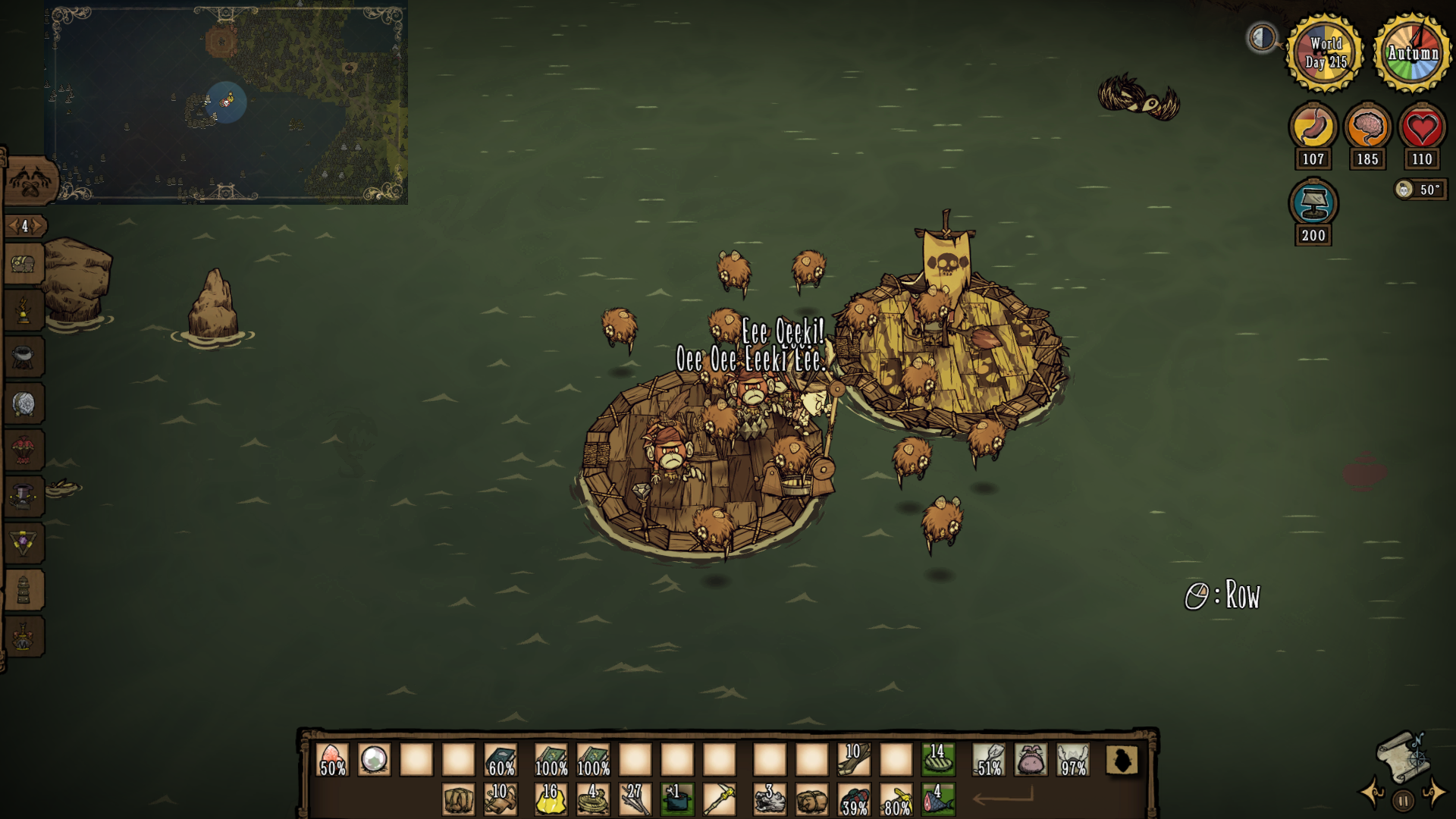Choose the lightning rod crafting pin
This screenshot has height=819, width=1456.
[x=24, y=311]
